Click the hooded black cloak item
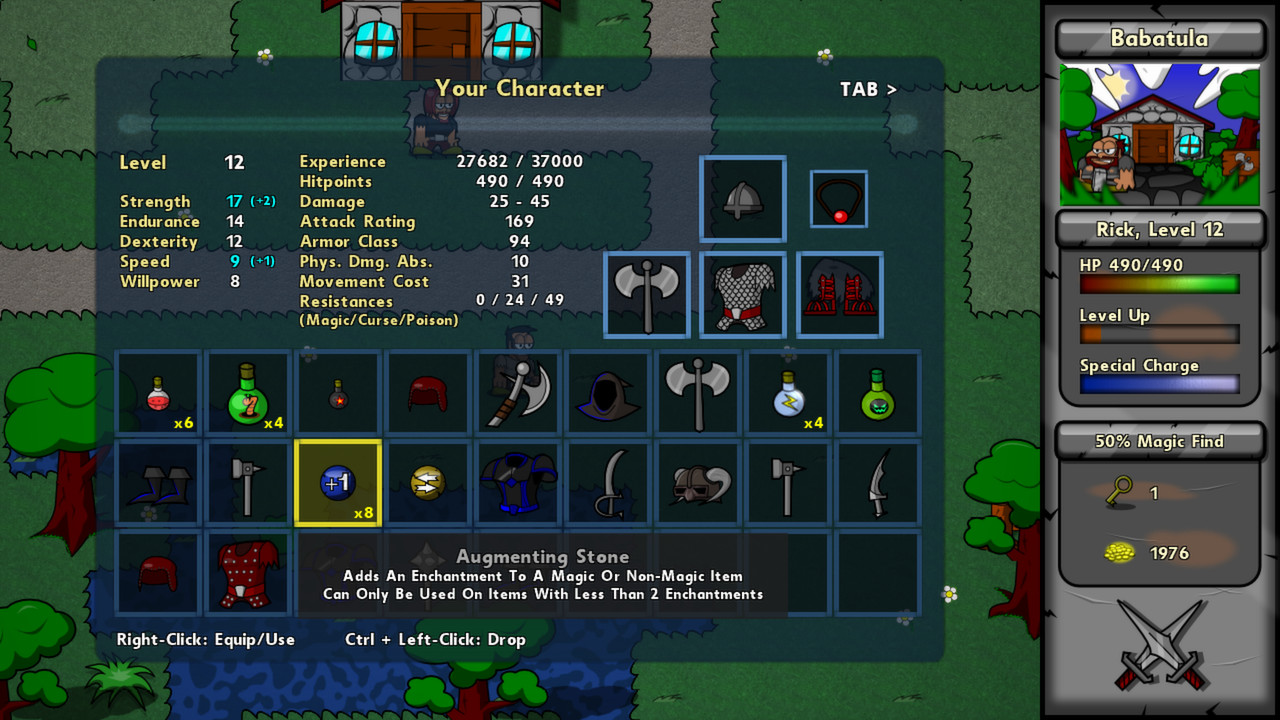The width and height of the screenshot is (1280, 720). pyautogui.click(x=608, y=392)
